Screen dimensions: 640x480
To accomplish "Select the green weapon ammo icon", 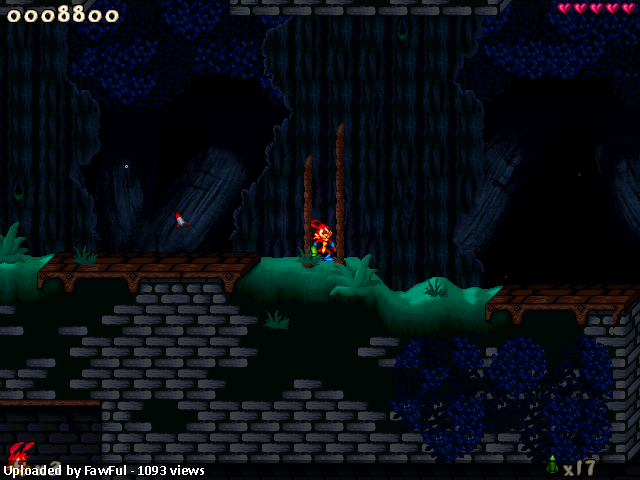I will (x=552, y=465).
